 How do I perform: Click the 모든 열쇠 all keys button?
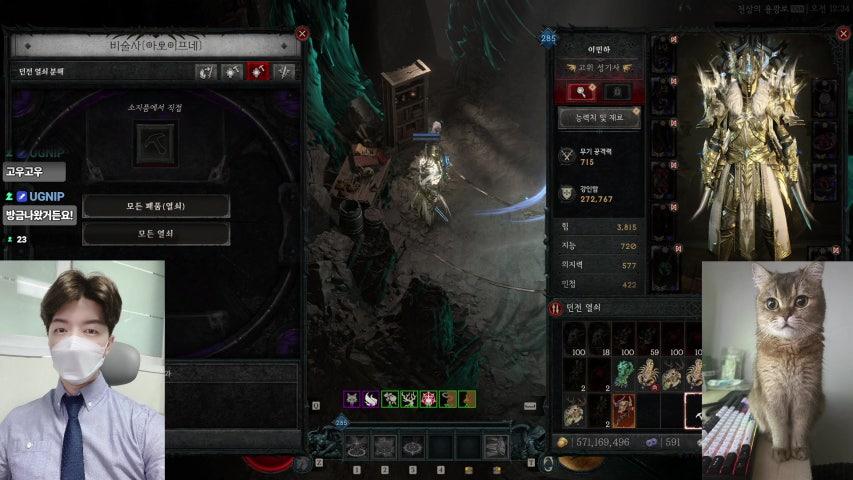coord(156,234)
